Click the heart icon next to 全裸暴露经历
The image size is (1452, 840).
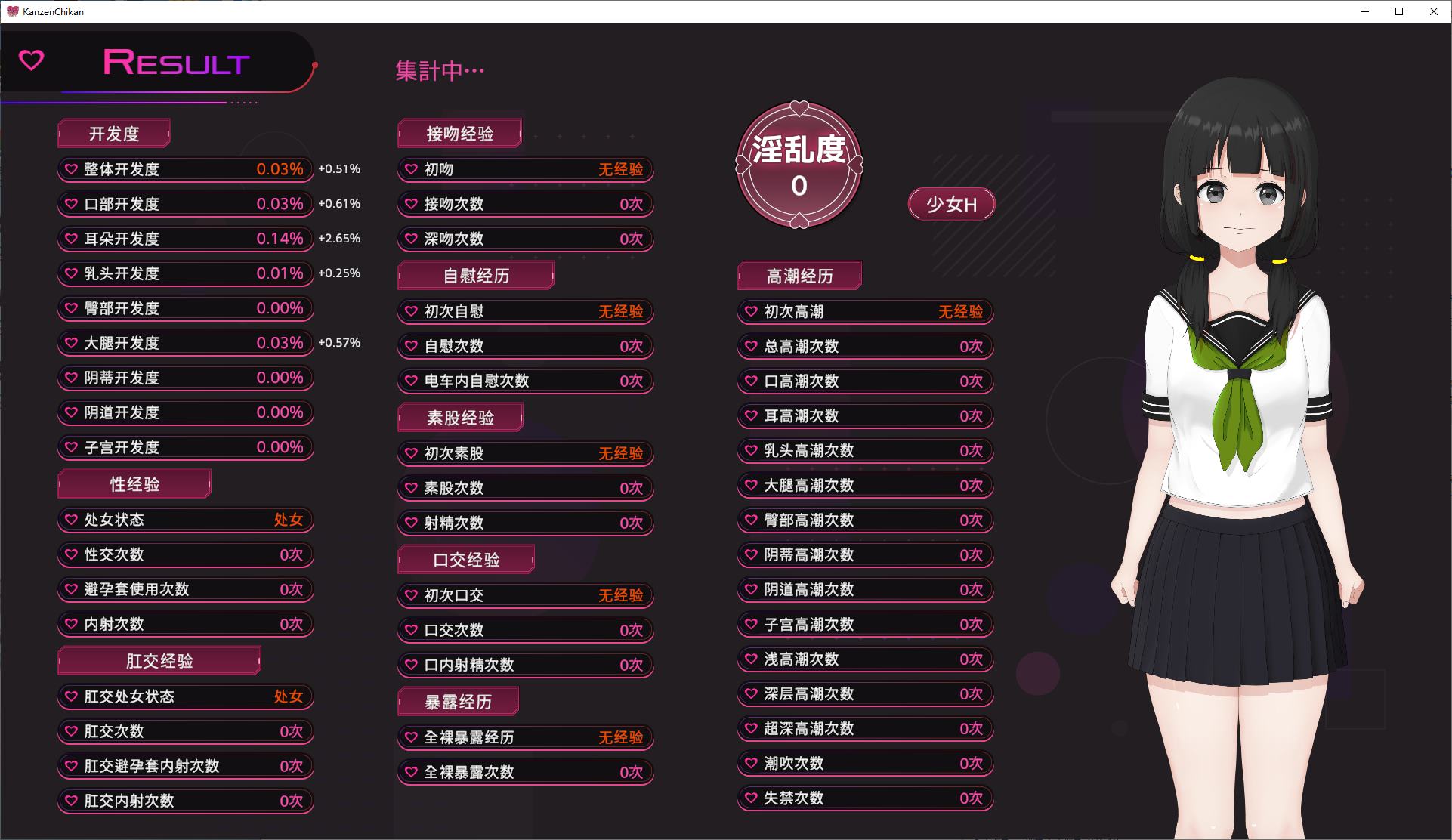[410, 737]
